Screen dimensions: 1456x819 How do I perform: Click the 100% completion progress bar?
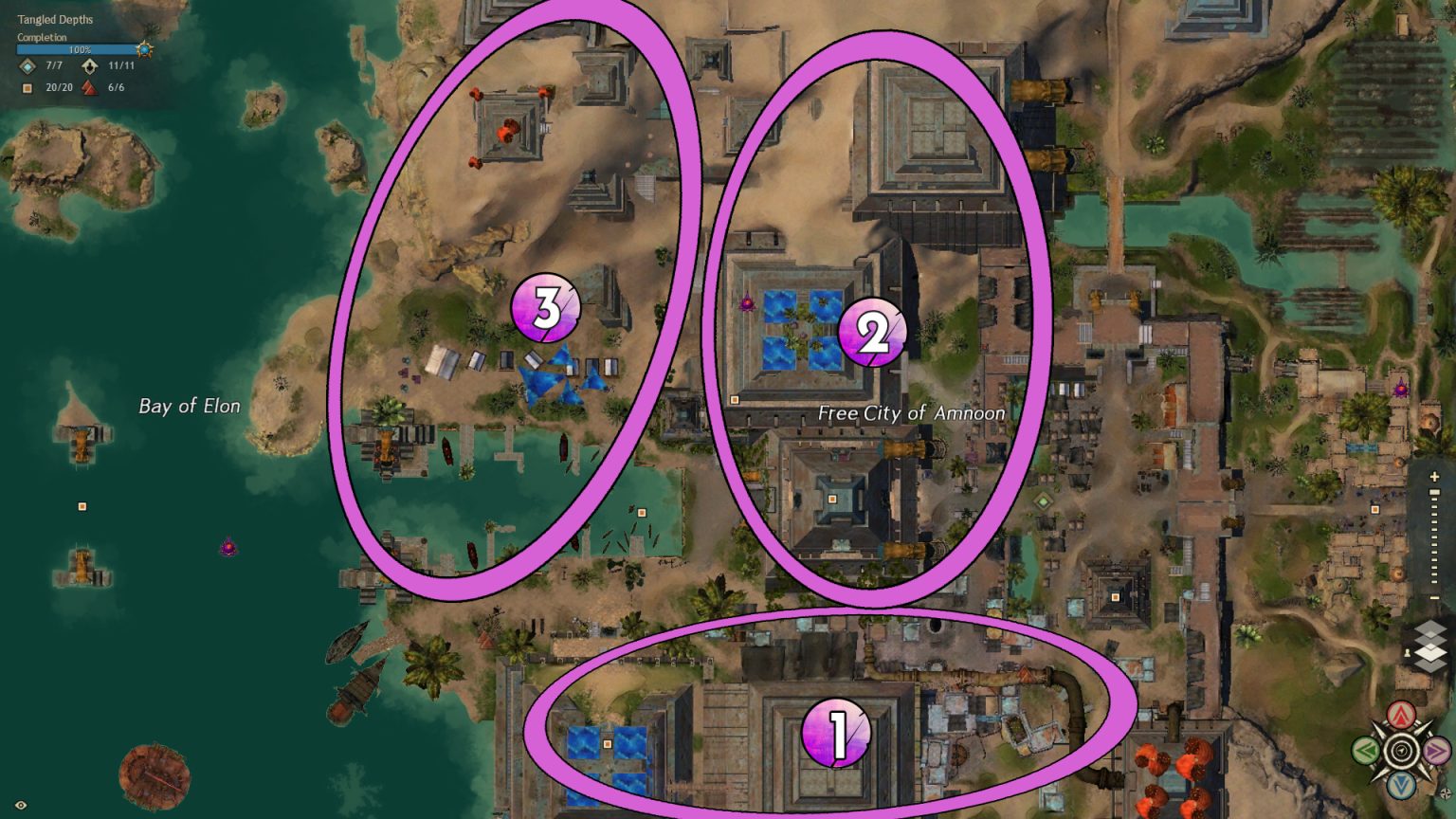click(x=81, y=49)
